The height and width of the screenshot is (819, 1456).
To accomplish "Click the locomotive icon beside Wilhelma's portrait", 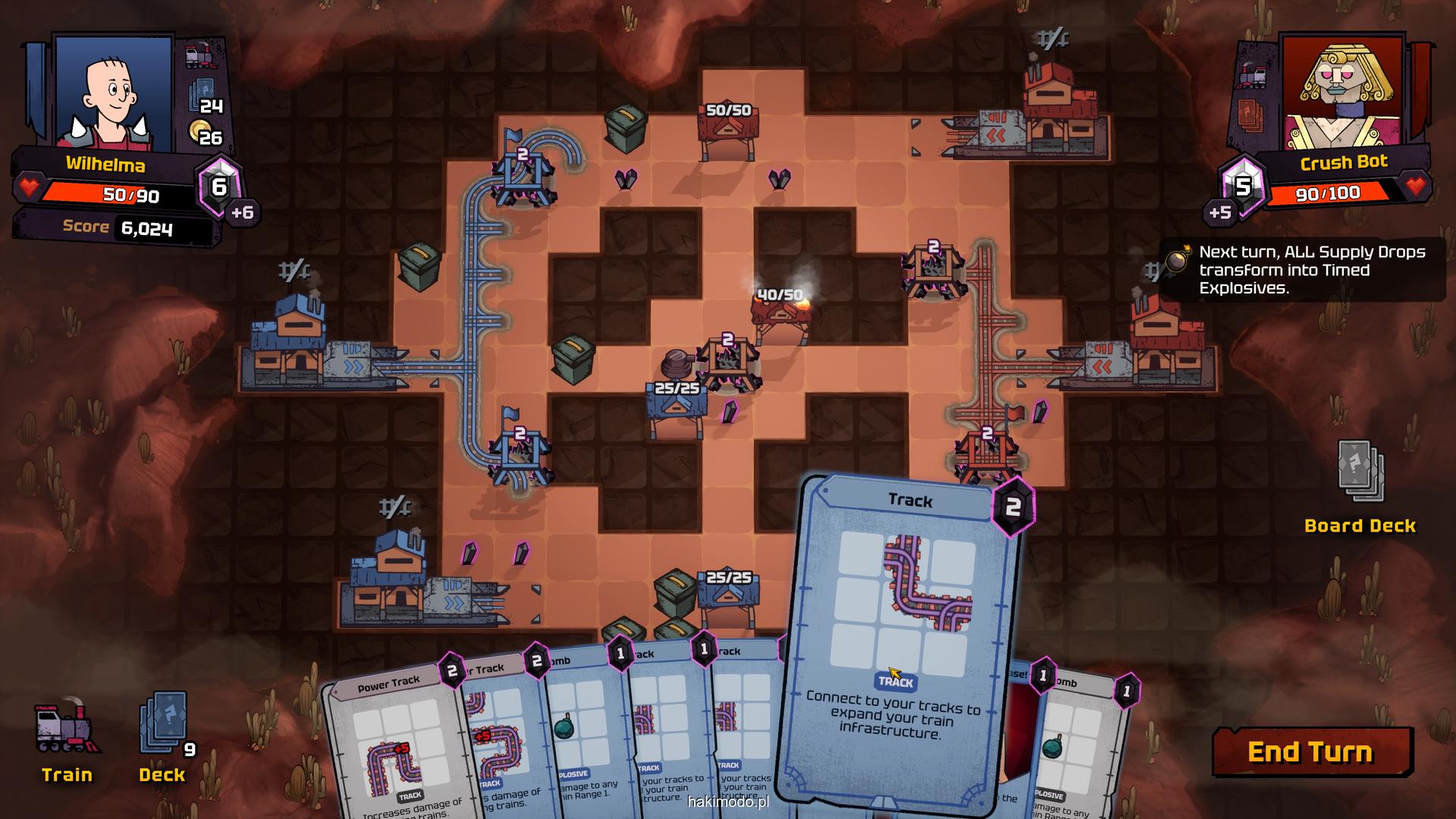I will coord(200,55).
